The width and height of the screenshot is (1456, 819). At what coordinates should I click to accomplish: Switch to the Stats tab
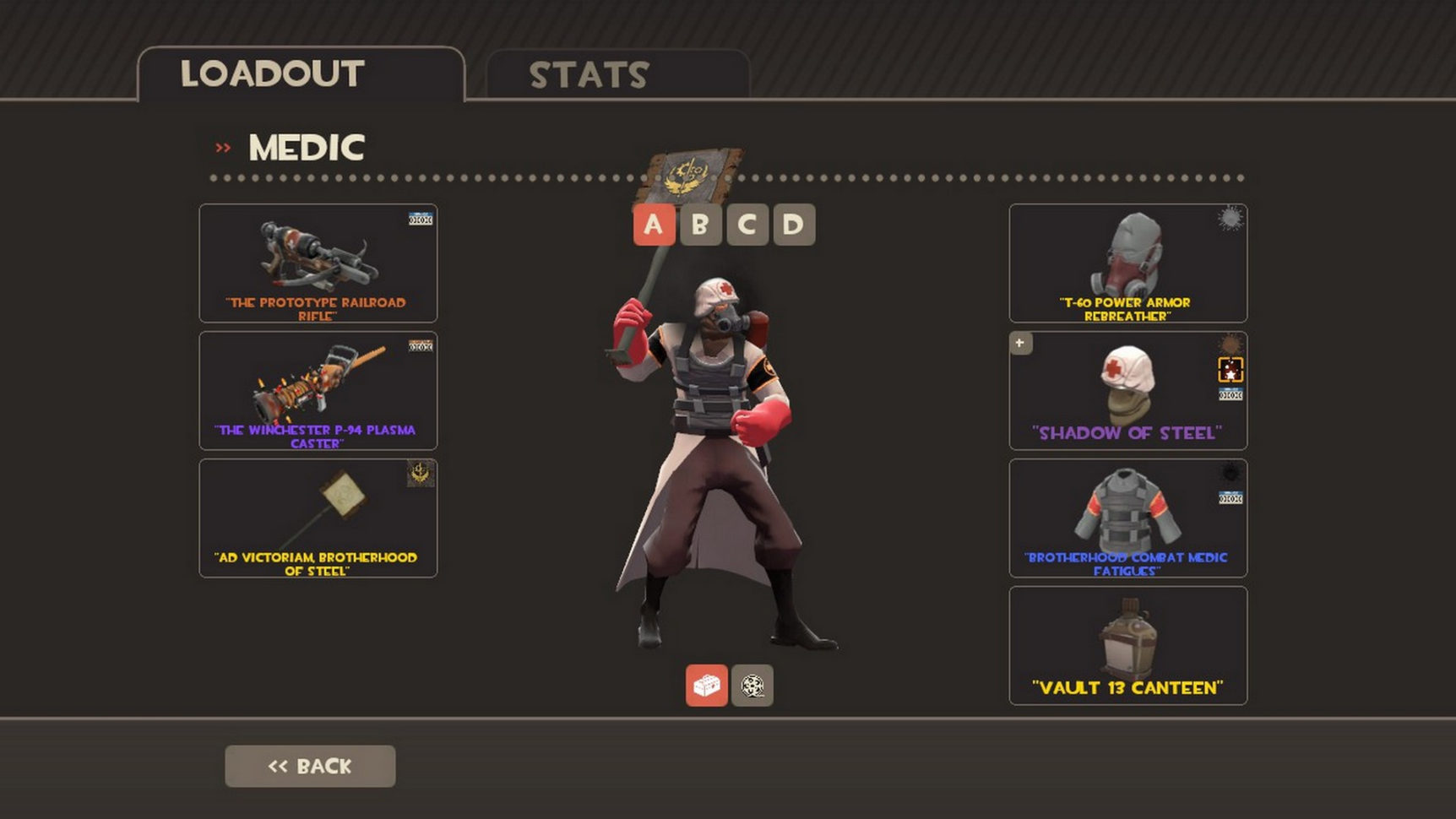617,75
